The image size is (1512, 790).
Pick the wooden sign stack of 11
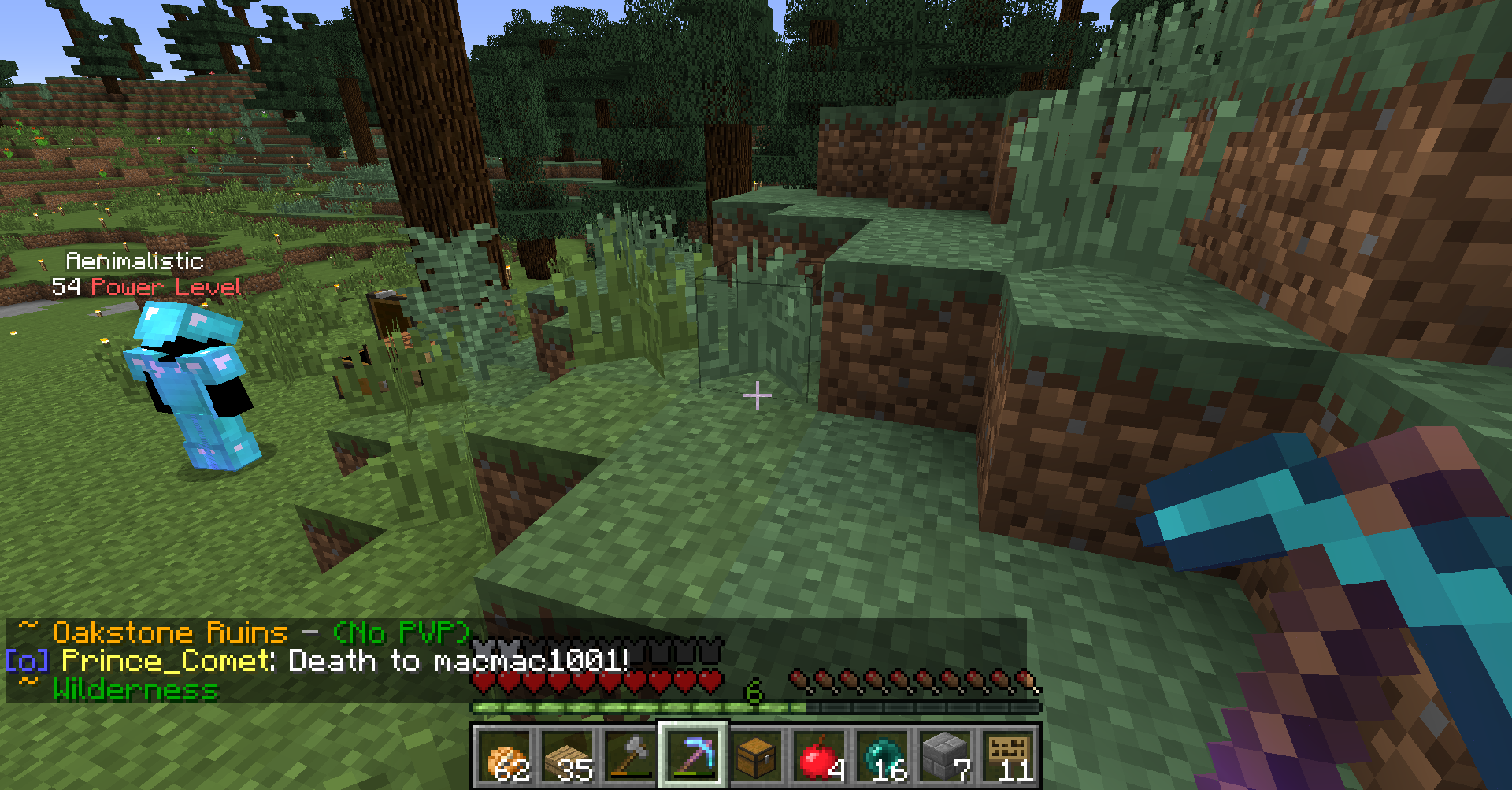point(1009,756)
